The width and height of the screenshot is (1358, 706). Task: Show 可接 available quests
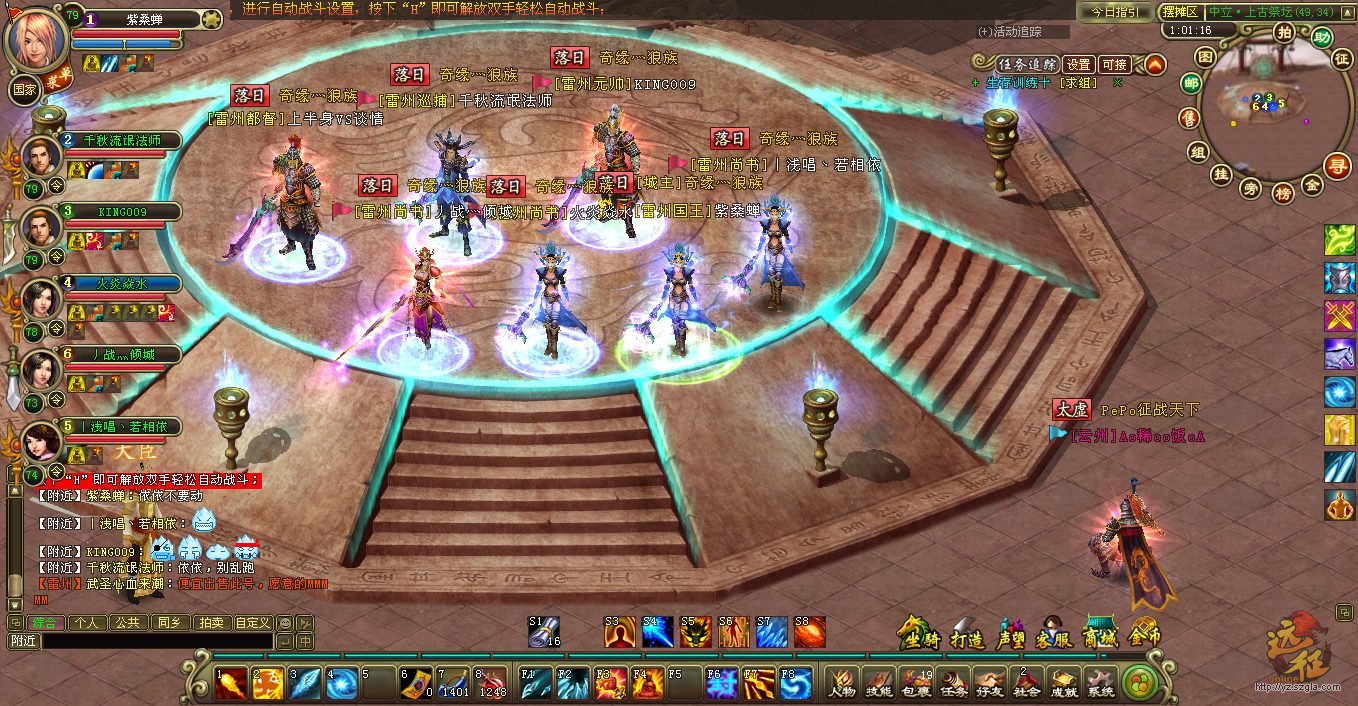click(1114, 64)
